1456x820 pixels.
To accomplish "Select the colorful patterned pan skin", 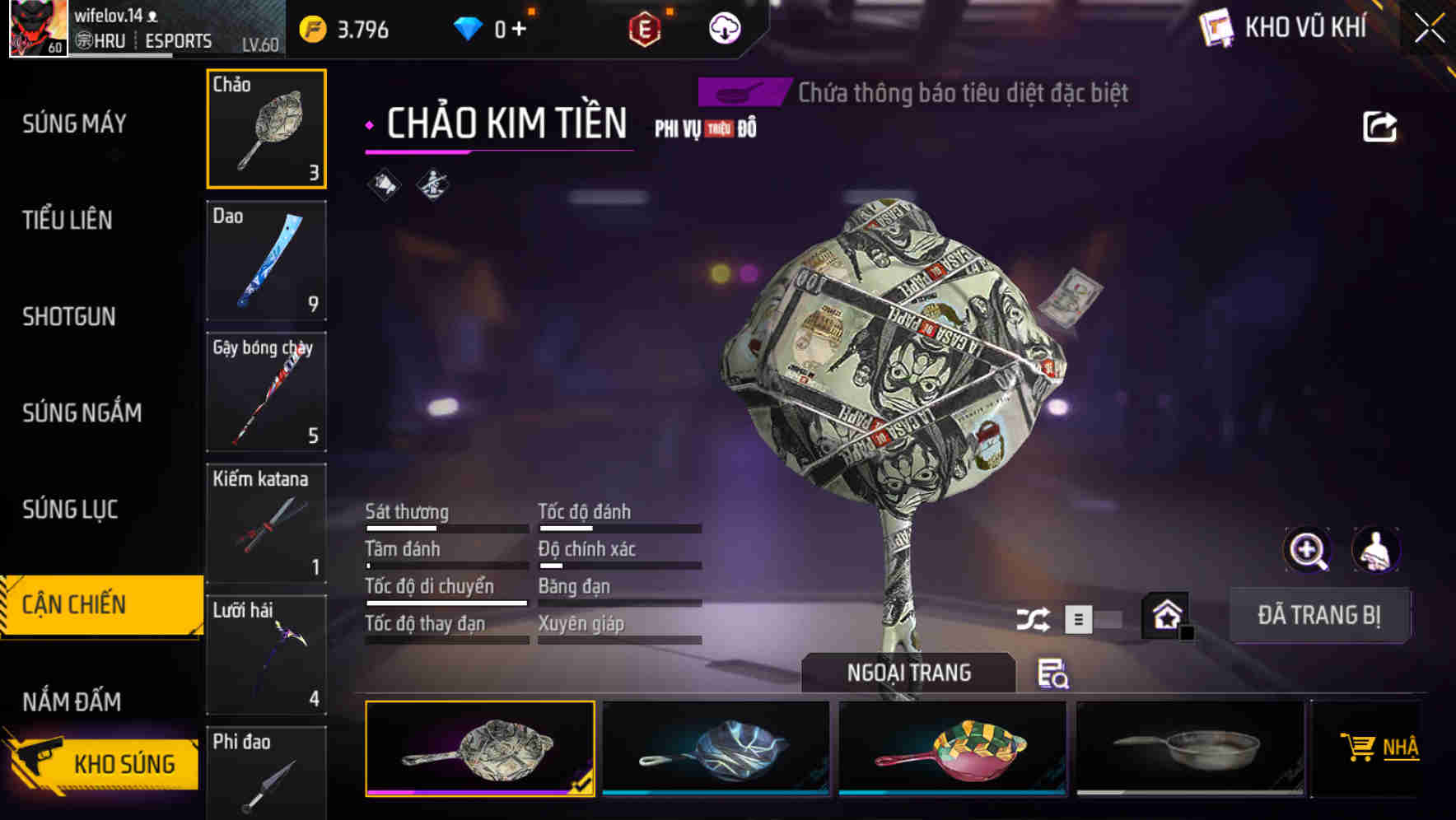I will [952, 748].
